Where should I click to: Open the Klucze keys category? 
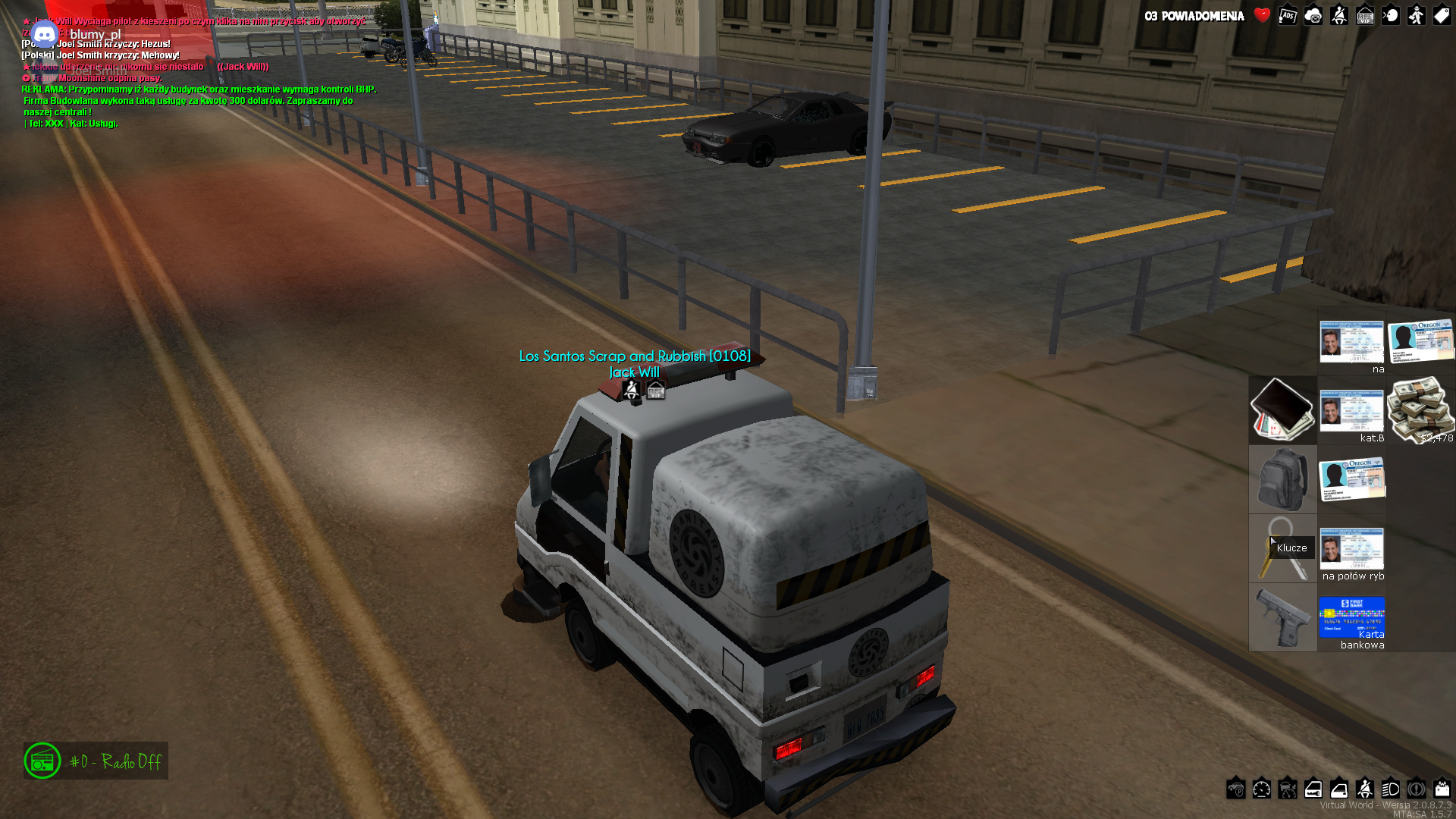pyautogui.click(x=1282, y=548)
